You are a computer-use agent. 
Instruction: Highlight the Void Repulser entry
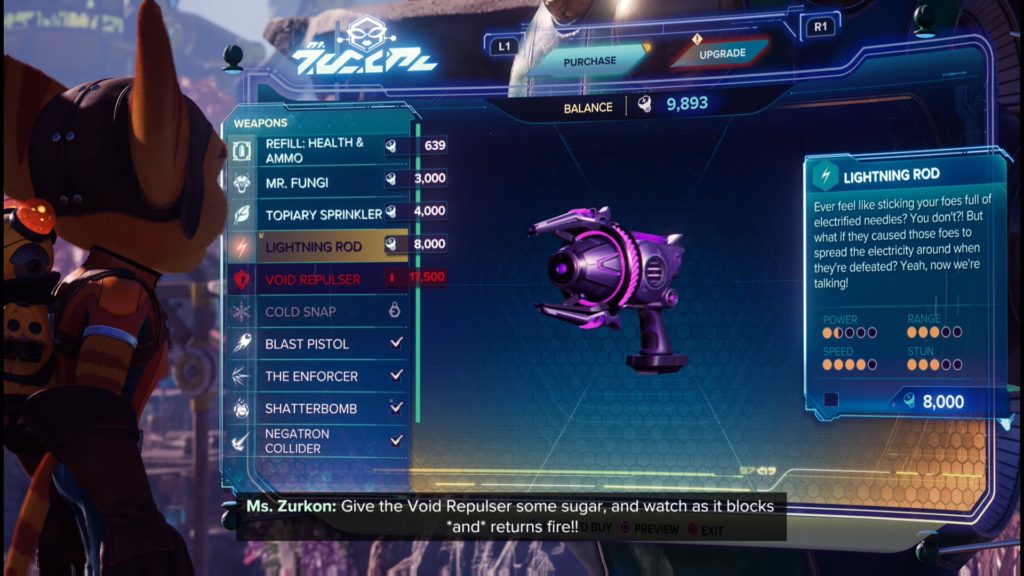[x=318, y=279]
